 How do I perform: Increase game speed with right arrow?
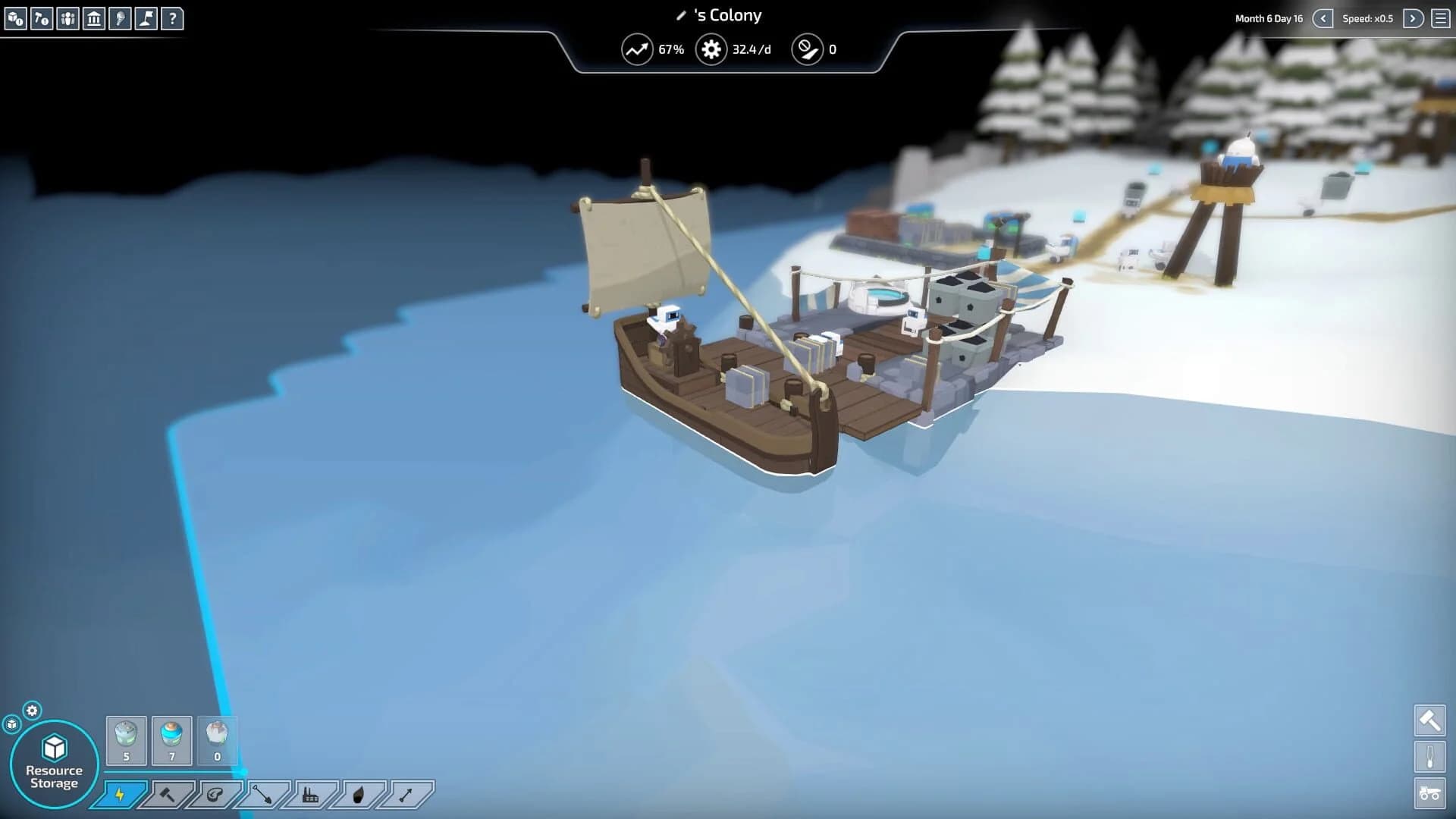[1411, 17]
